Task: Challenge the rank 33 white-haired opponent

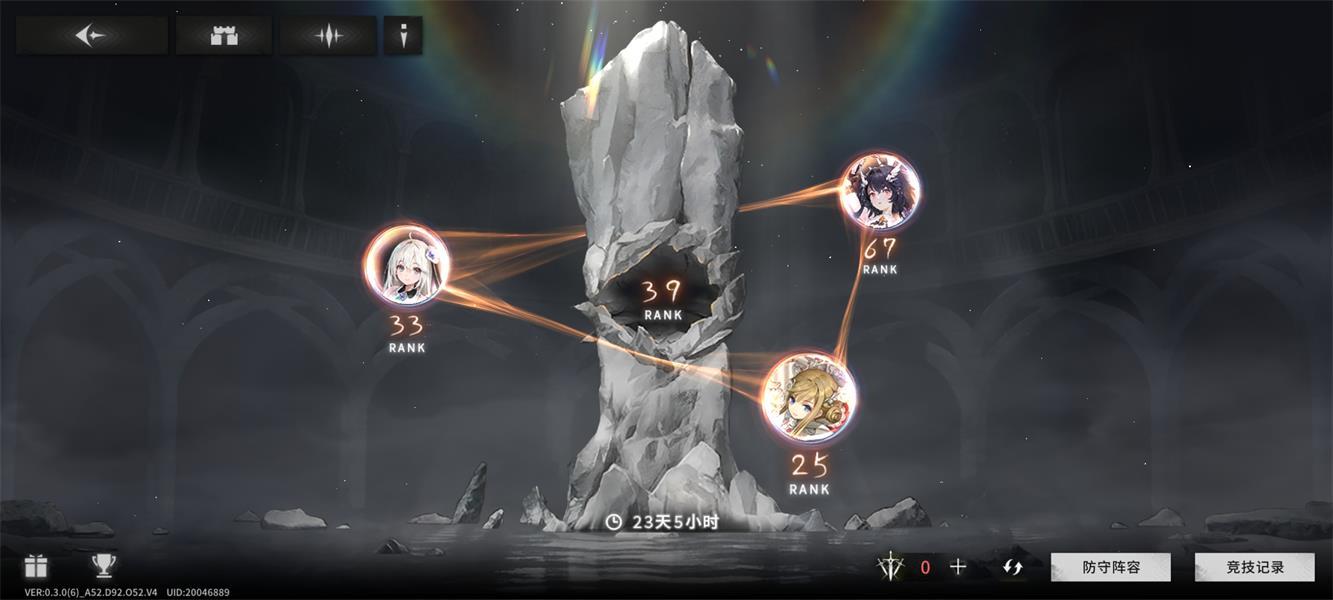Action: (x=406, y=265)
